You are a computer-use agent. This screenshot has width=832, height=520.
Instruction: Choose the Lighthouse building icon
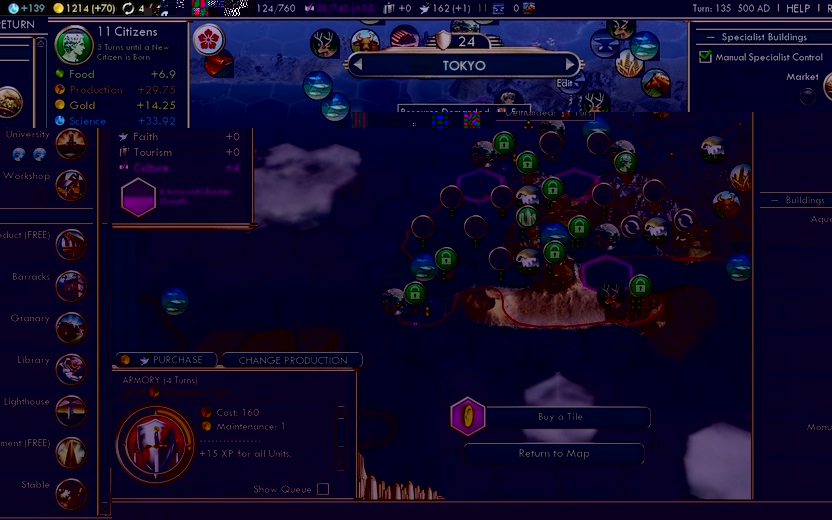70,411
